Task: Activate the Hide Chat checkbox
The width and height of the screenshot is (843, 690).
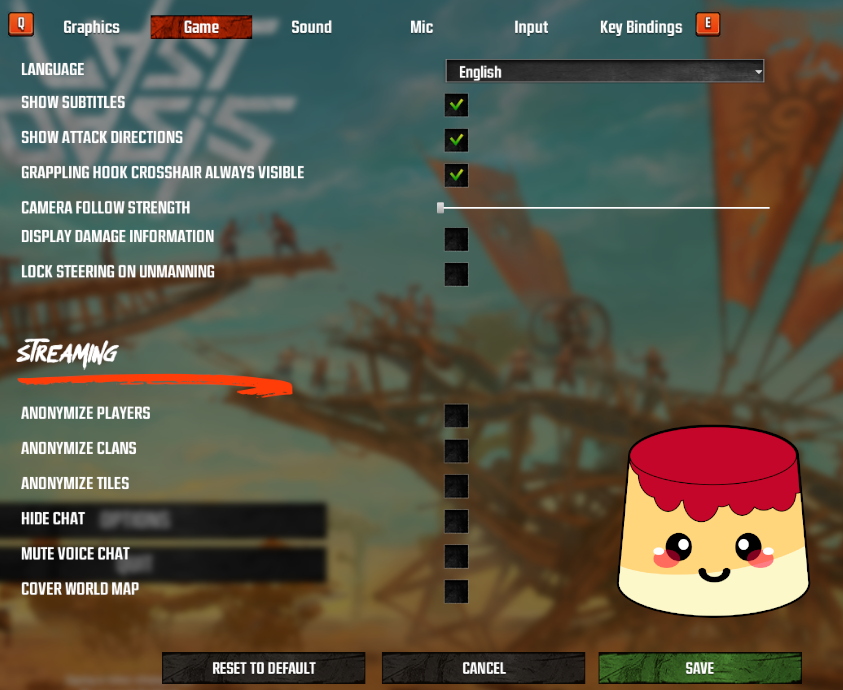Action: (x=456, y=521)
